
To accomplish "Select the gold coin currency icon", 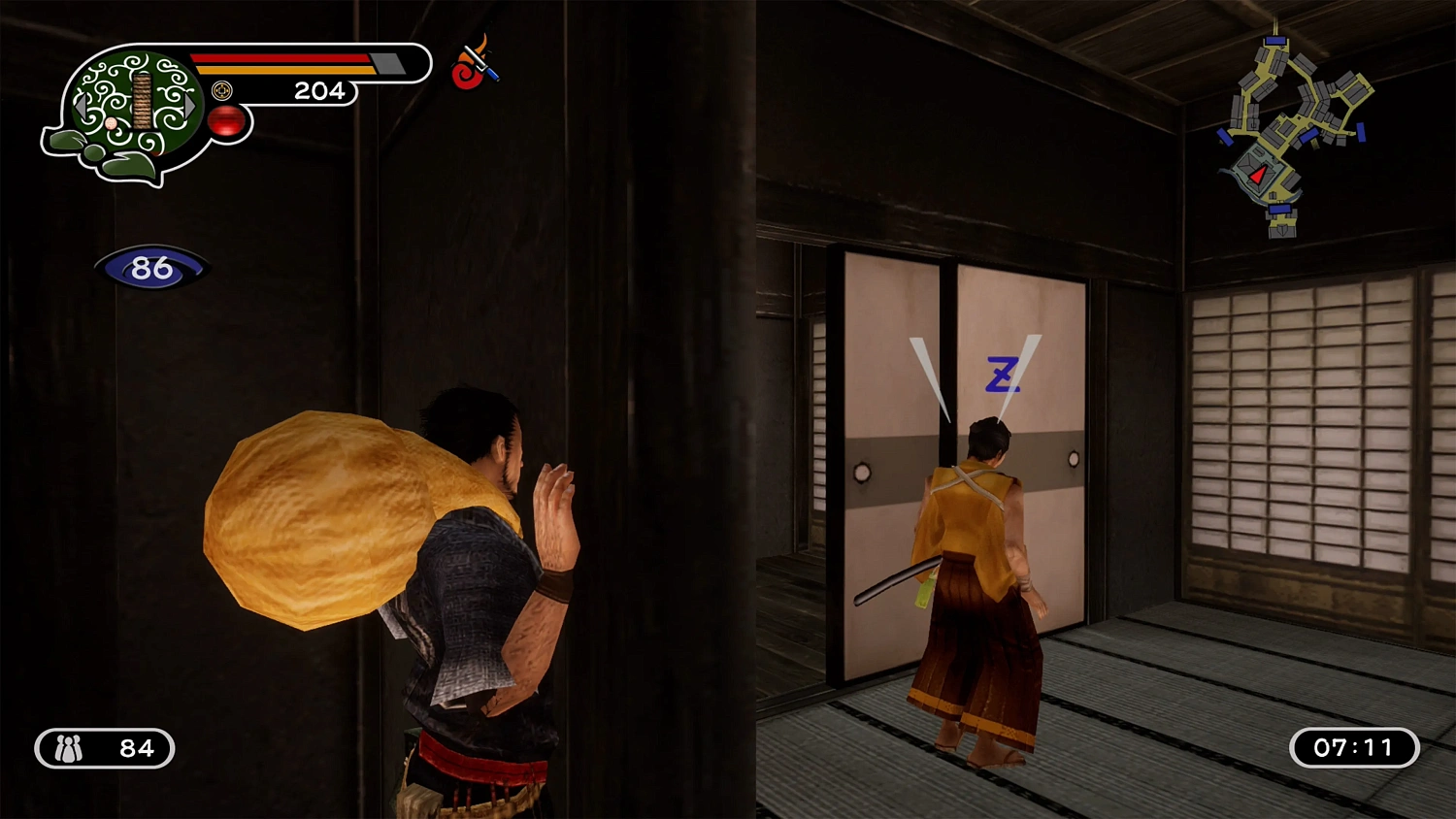I will point(222,90).
